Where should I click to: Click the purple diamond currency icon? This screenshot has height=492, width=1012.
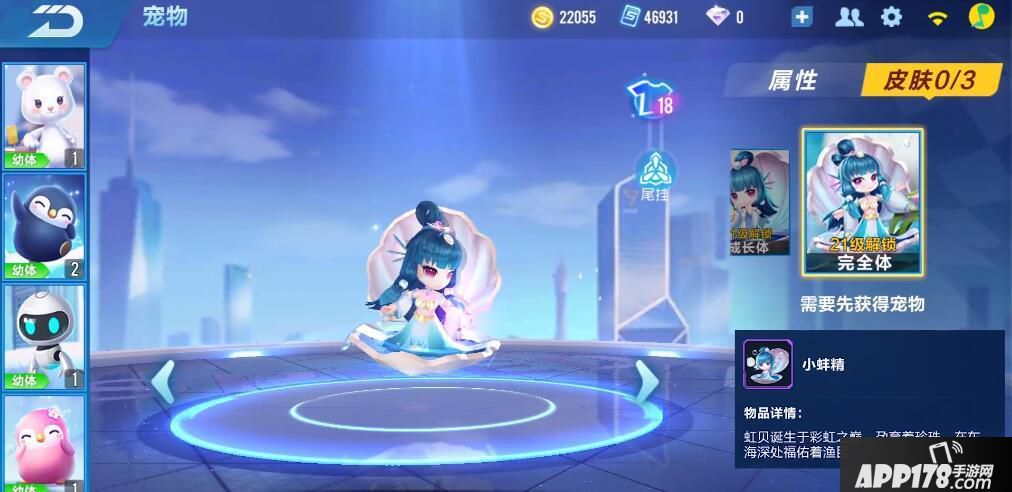[x=718, y=17]
